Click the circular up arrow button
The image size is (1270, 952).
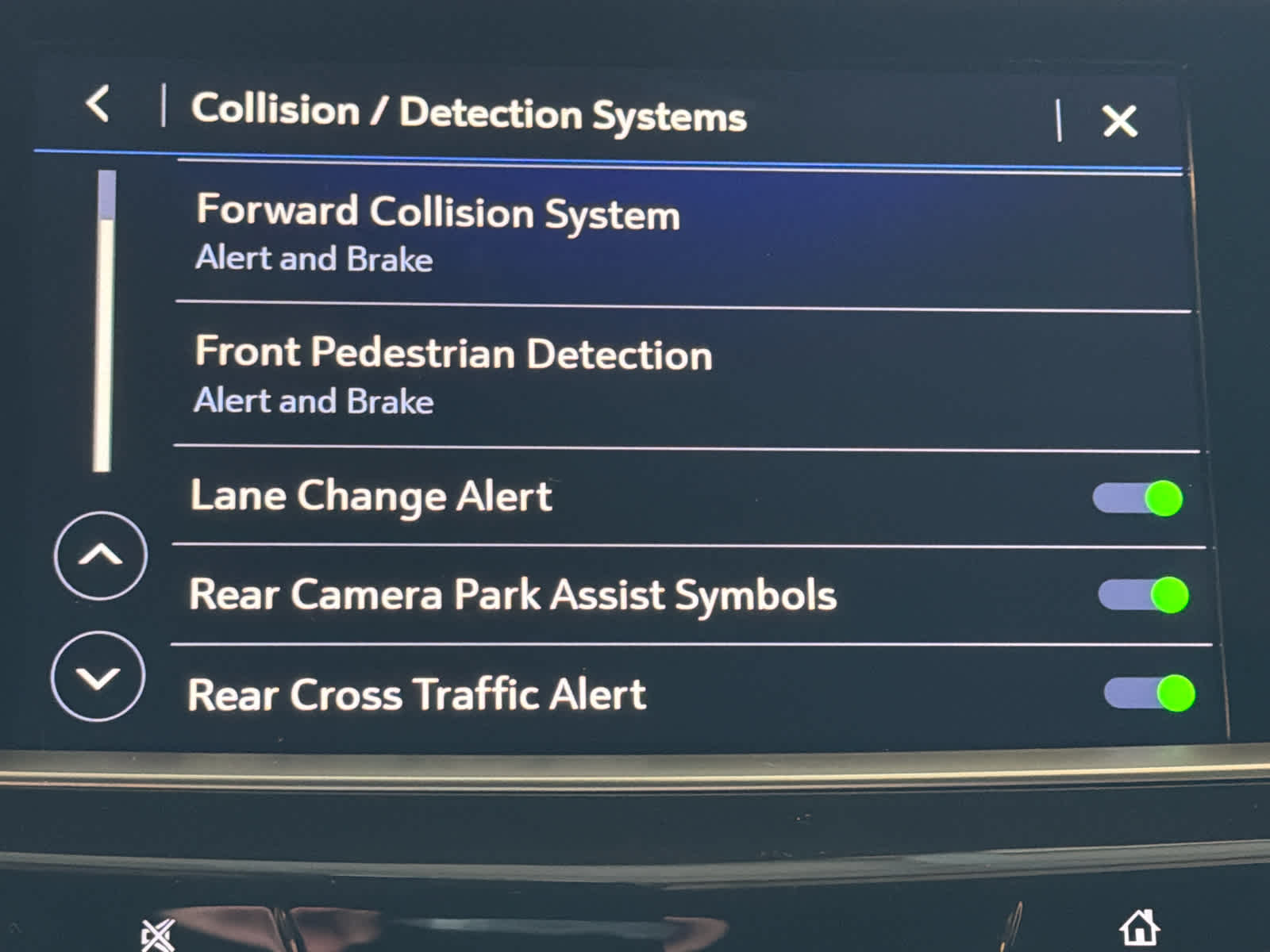click(x=100, y=555)
